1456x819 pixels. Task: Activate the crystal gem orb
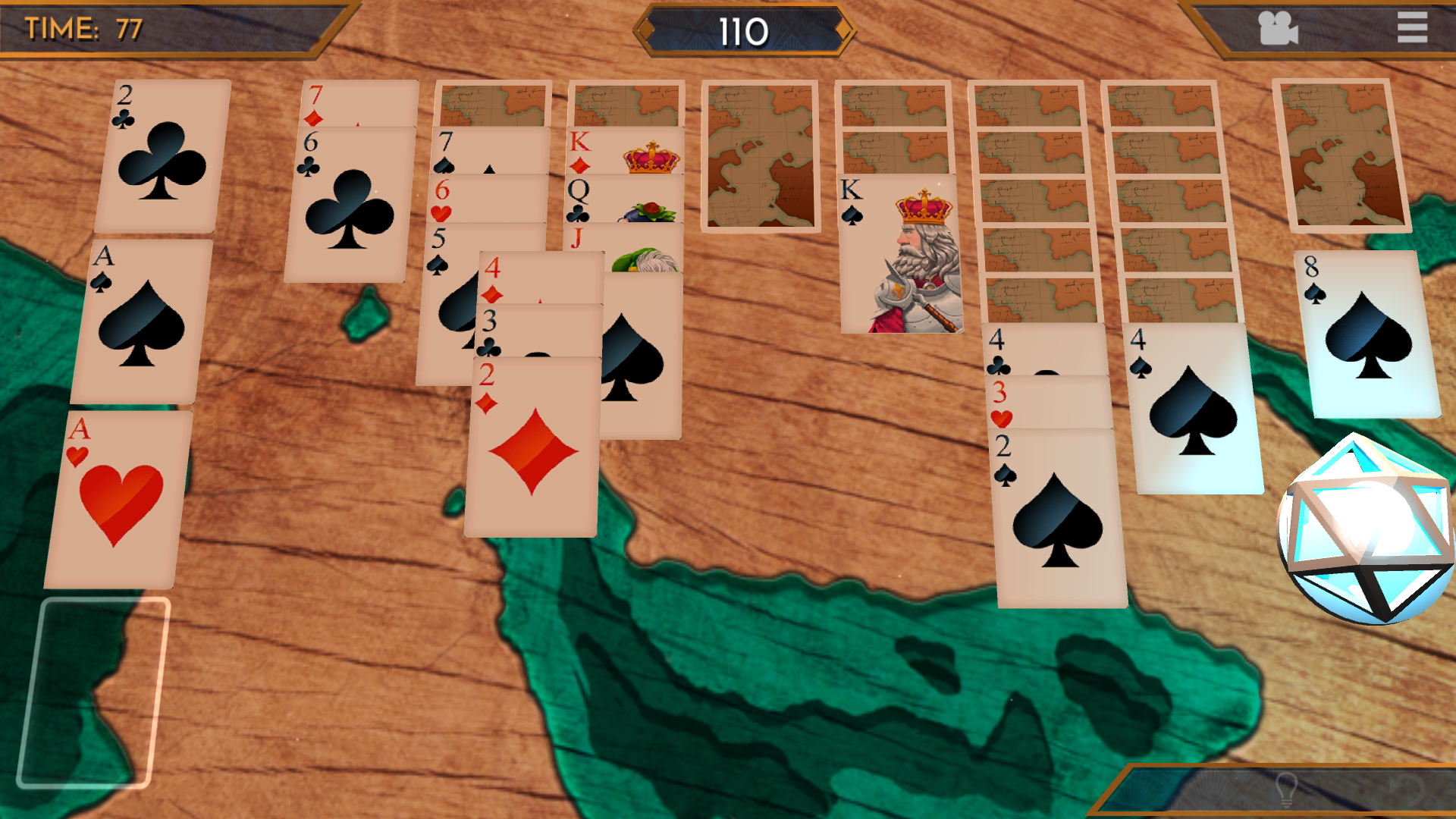1367,531
